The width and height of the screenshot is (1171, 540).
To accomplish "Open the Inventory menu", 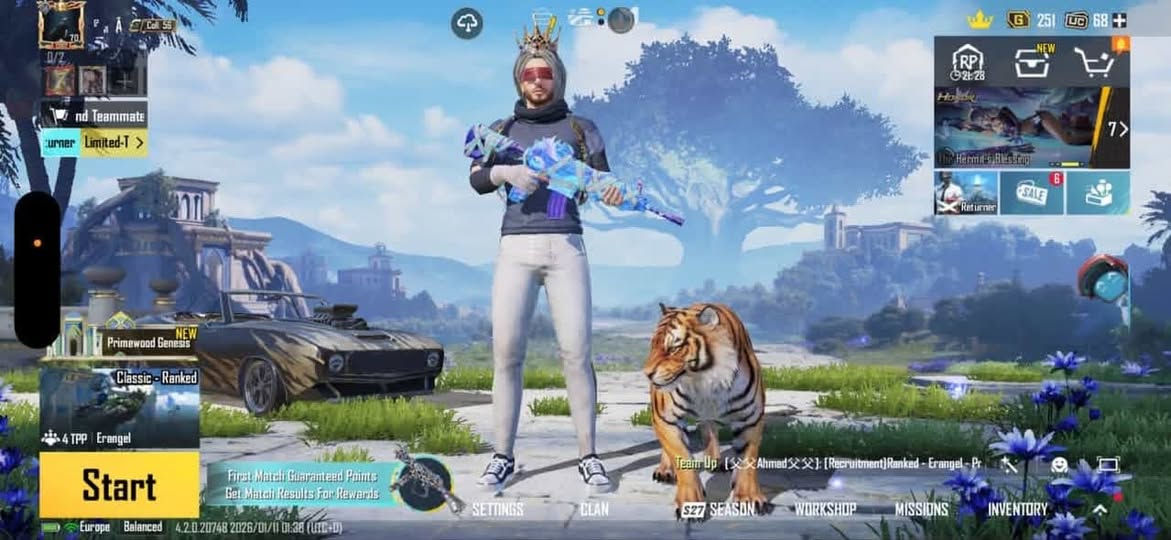I will (1018, 509).
